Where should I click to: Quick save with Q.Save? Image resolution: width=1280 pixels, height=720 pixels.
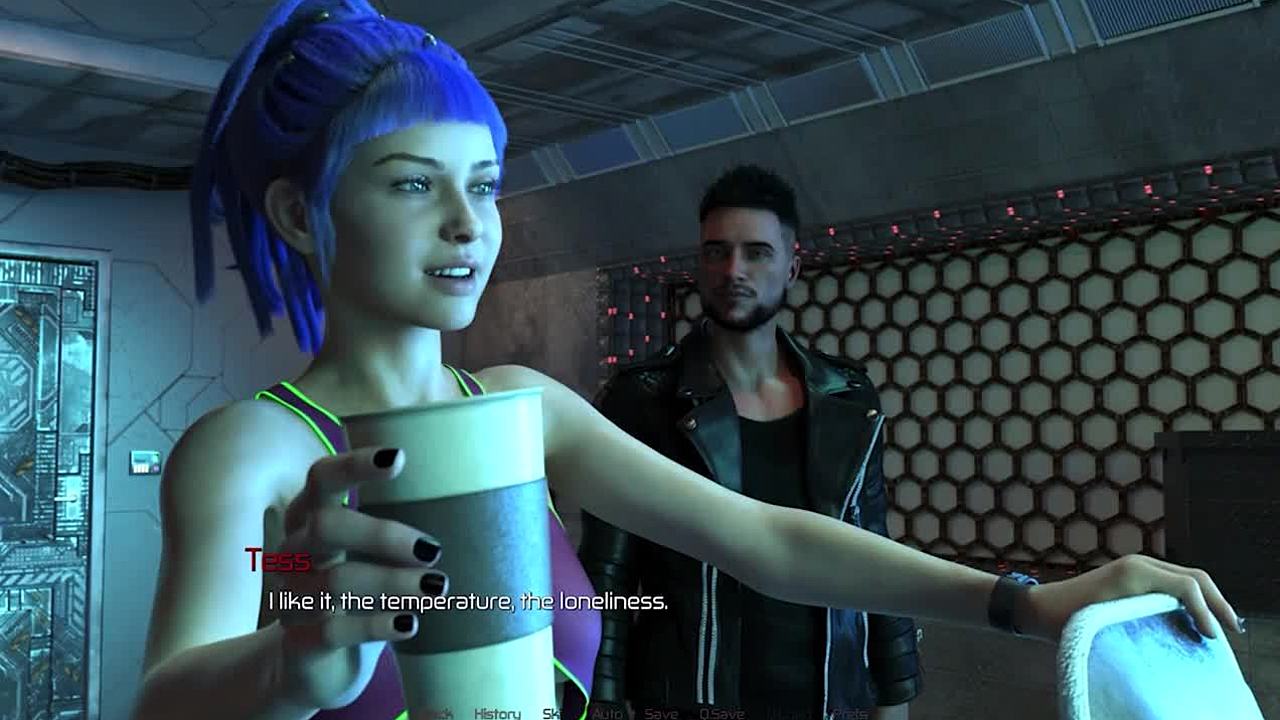pos(721,713)
